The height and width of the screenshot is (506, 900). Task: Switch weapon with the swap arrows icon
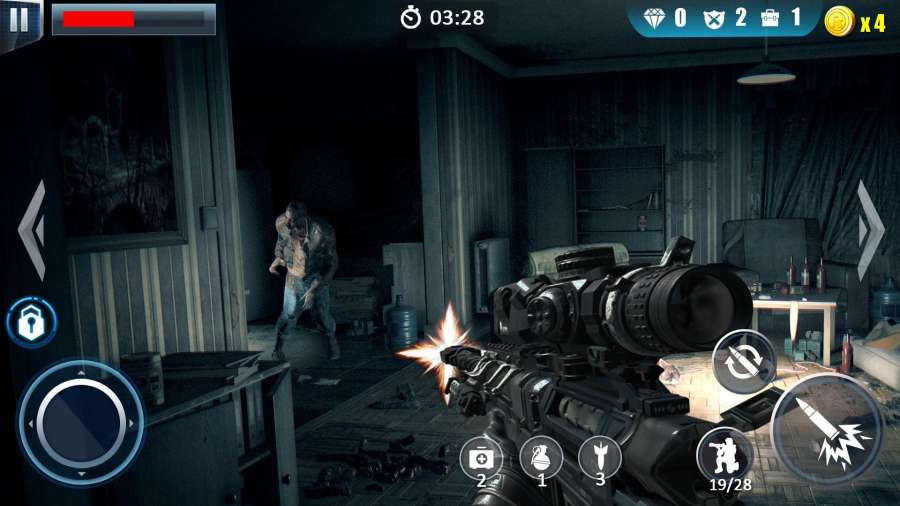[x=743, y=361]
